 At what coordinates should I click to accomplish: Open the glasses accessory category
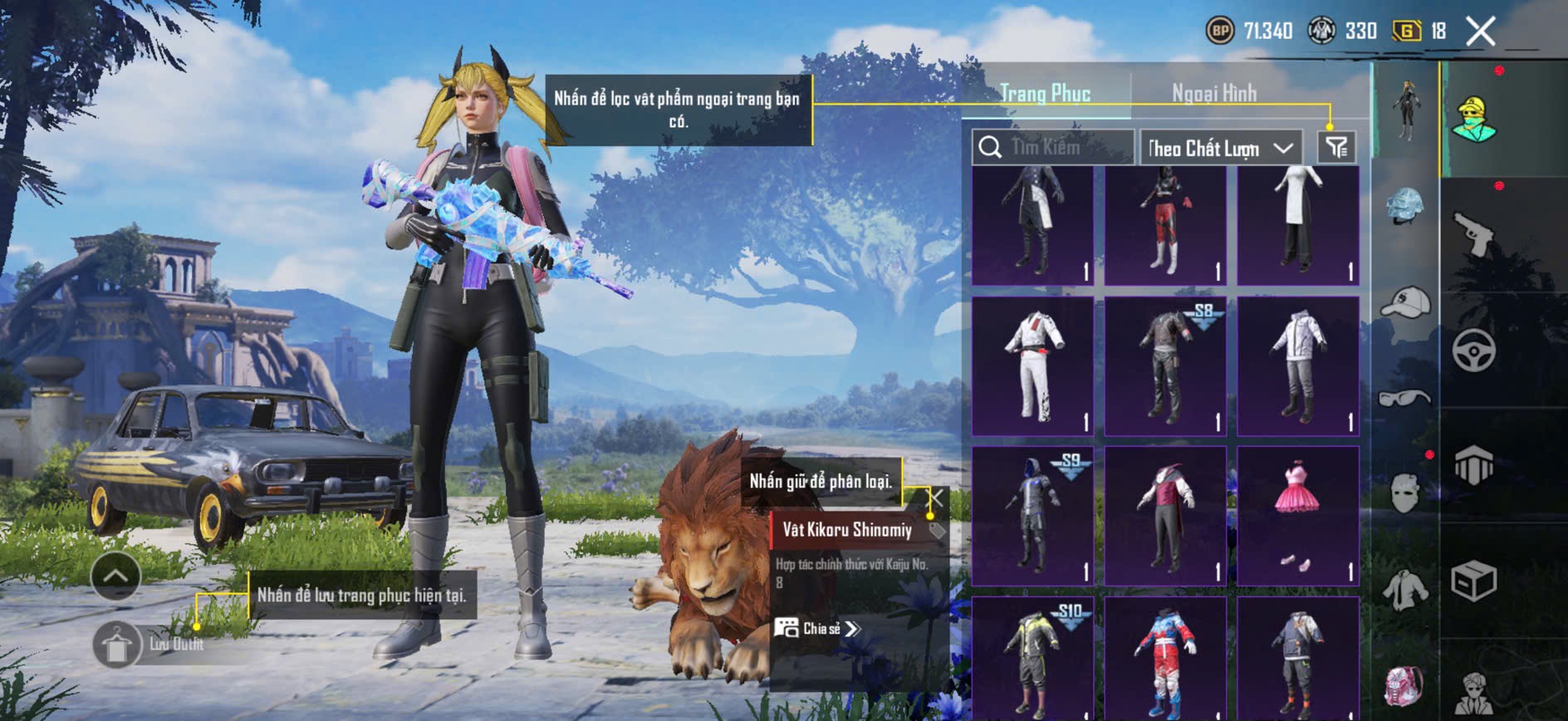point(1404,398)
